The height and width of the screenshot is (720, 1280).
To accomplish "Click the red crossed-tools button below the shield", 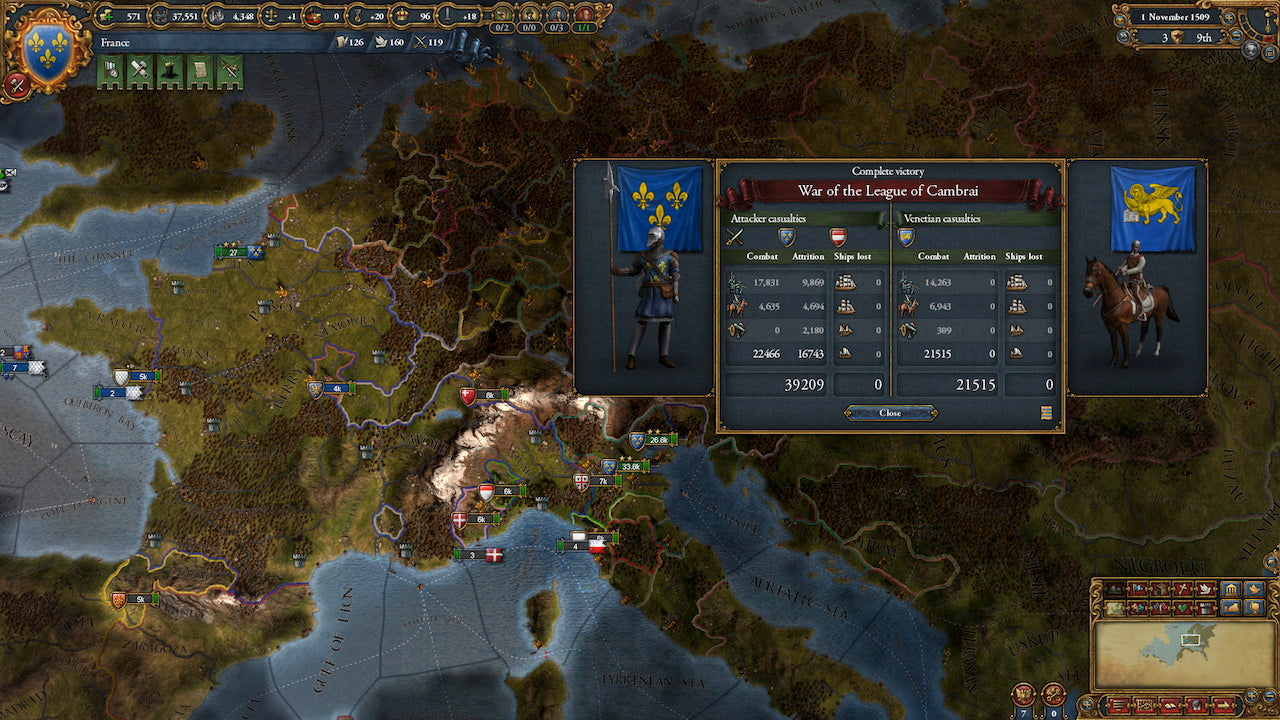I will point(17,85).
